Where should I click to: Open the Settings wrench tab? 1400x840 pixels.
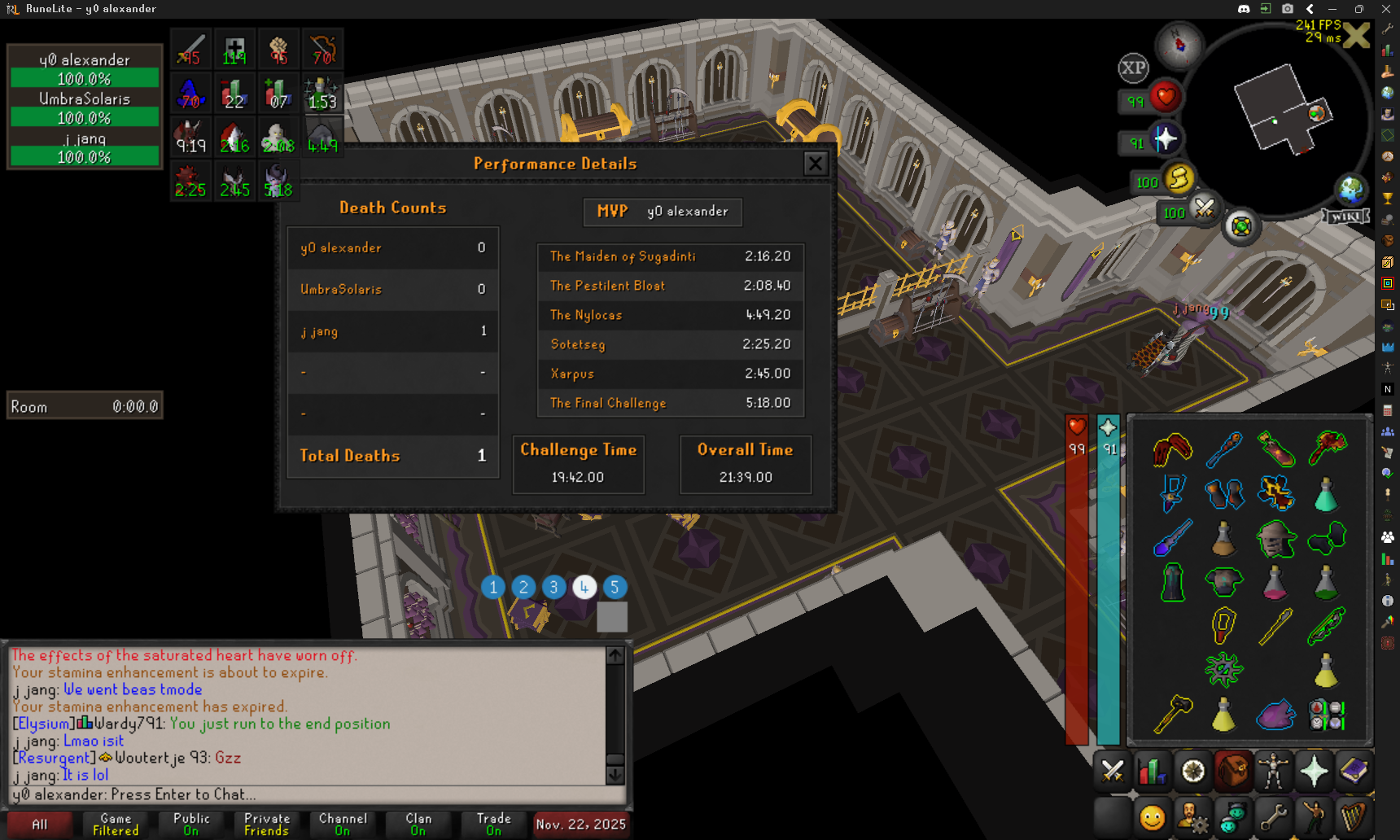point(1273,816)
